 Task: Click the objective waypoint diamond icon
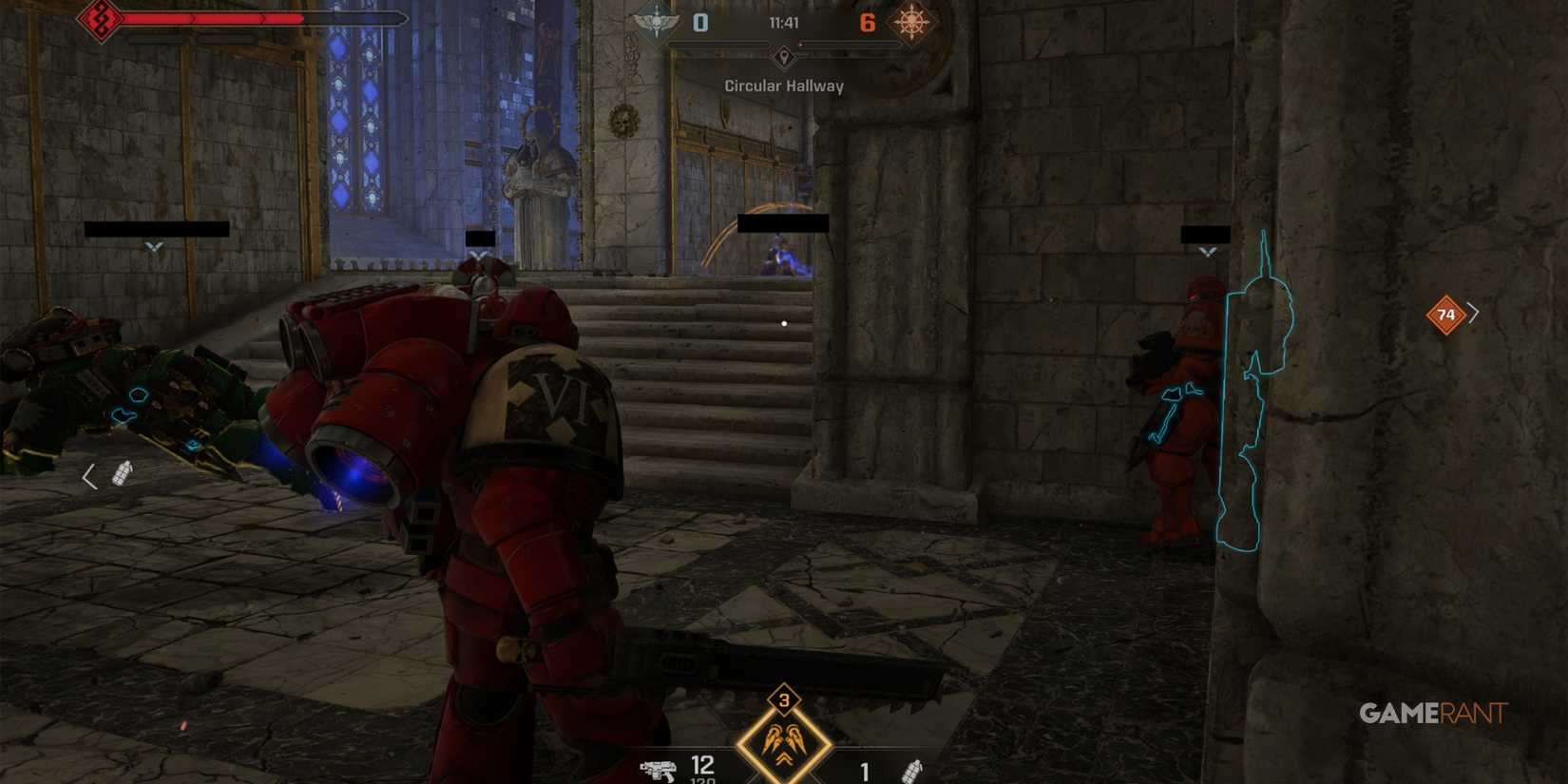782,57
